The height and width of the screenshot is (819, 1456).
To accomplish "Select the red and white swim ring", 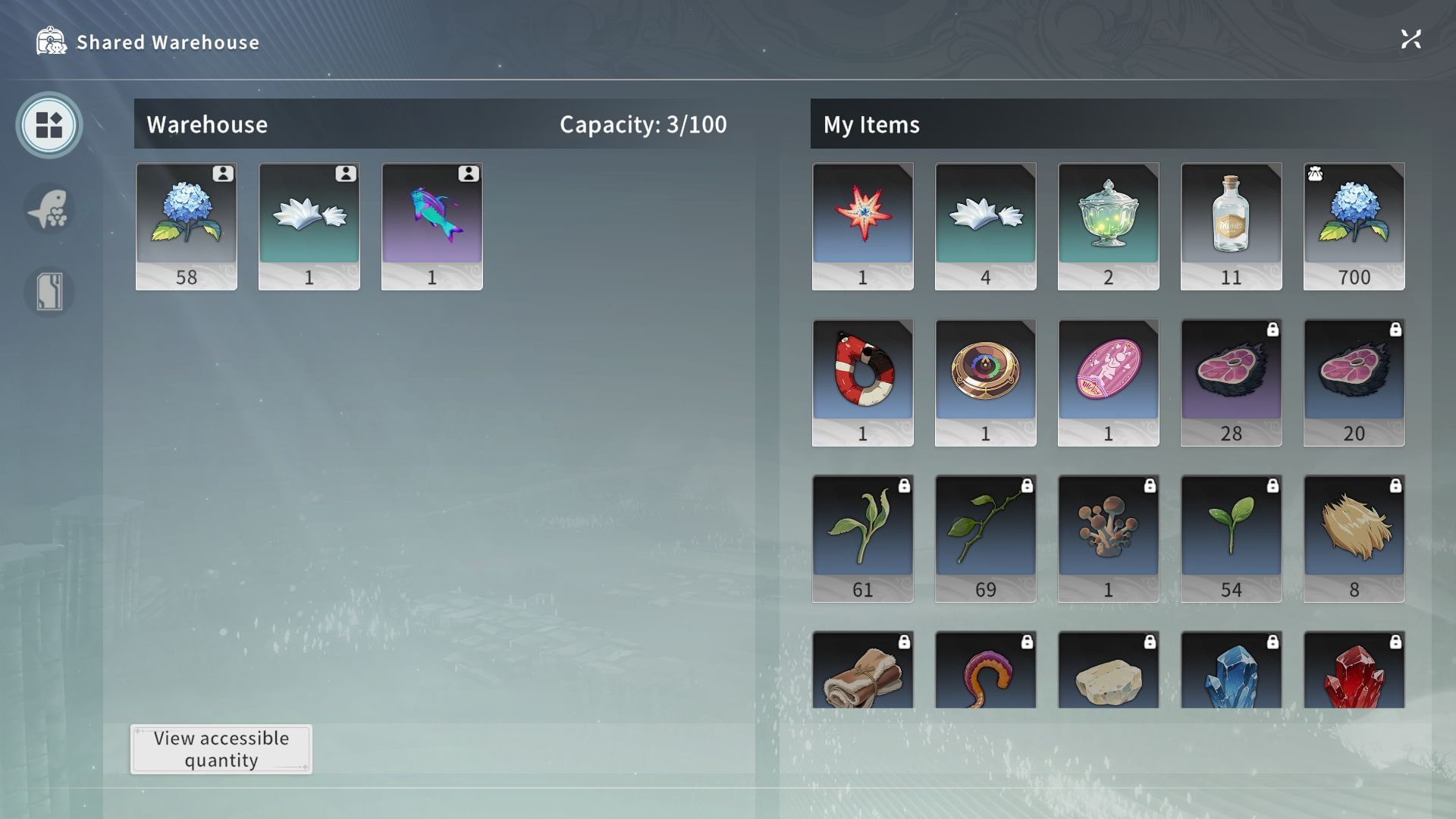I will click(863, 382).
